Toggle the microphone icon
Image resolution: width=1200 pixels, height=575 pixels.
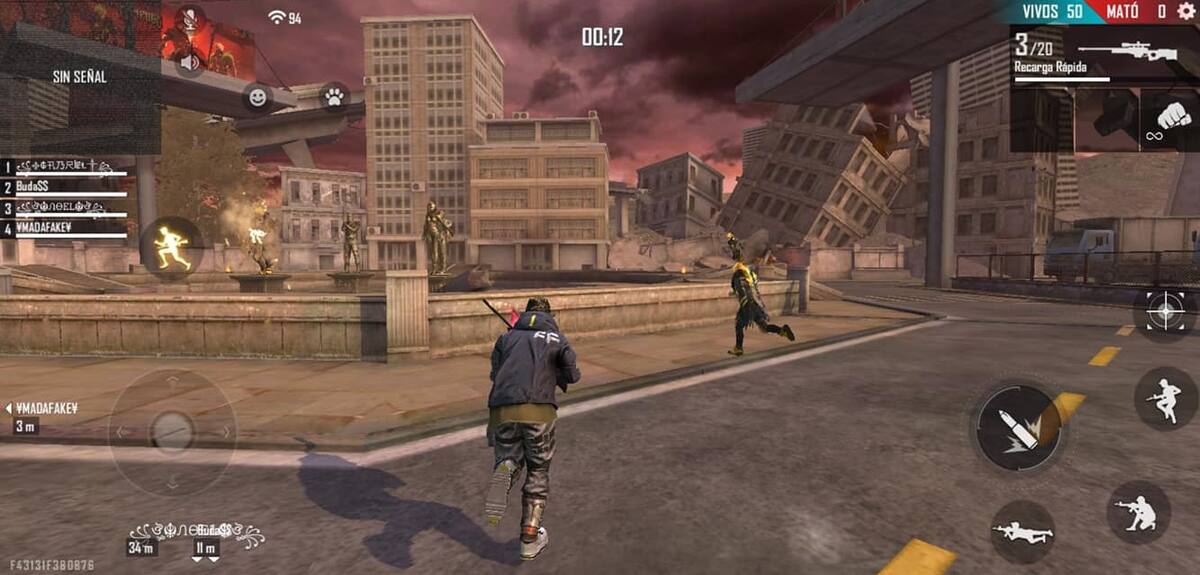187,19
